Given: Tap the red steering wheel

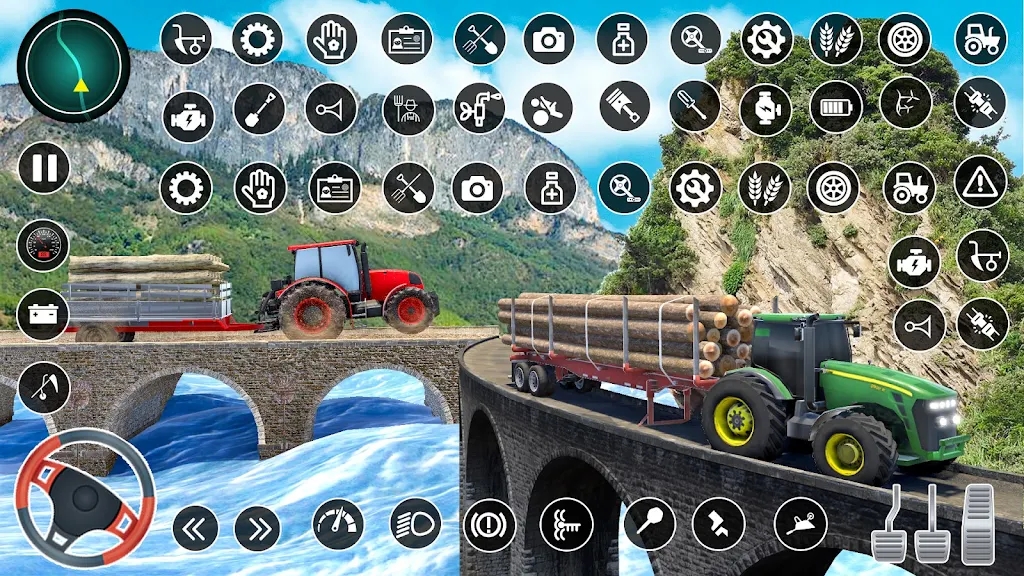Looking at the screenshot, I should click(85, 498).
